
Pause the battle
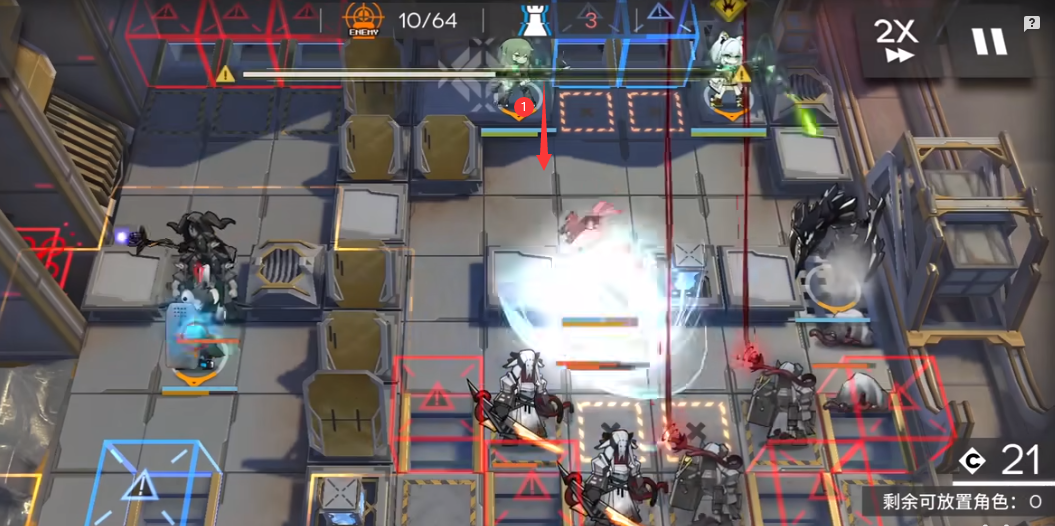click(989, 41)
